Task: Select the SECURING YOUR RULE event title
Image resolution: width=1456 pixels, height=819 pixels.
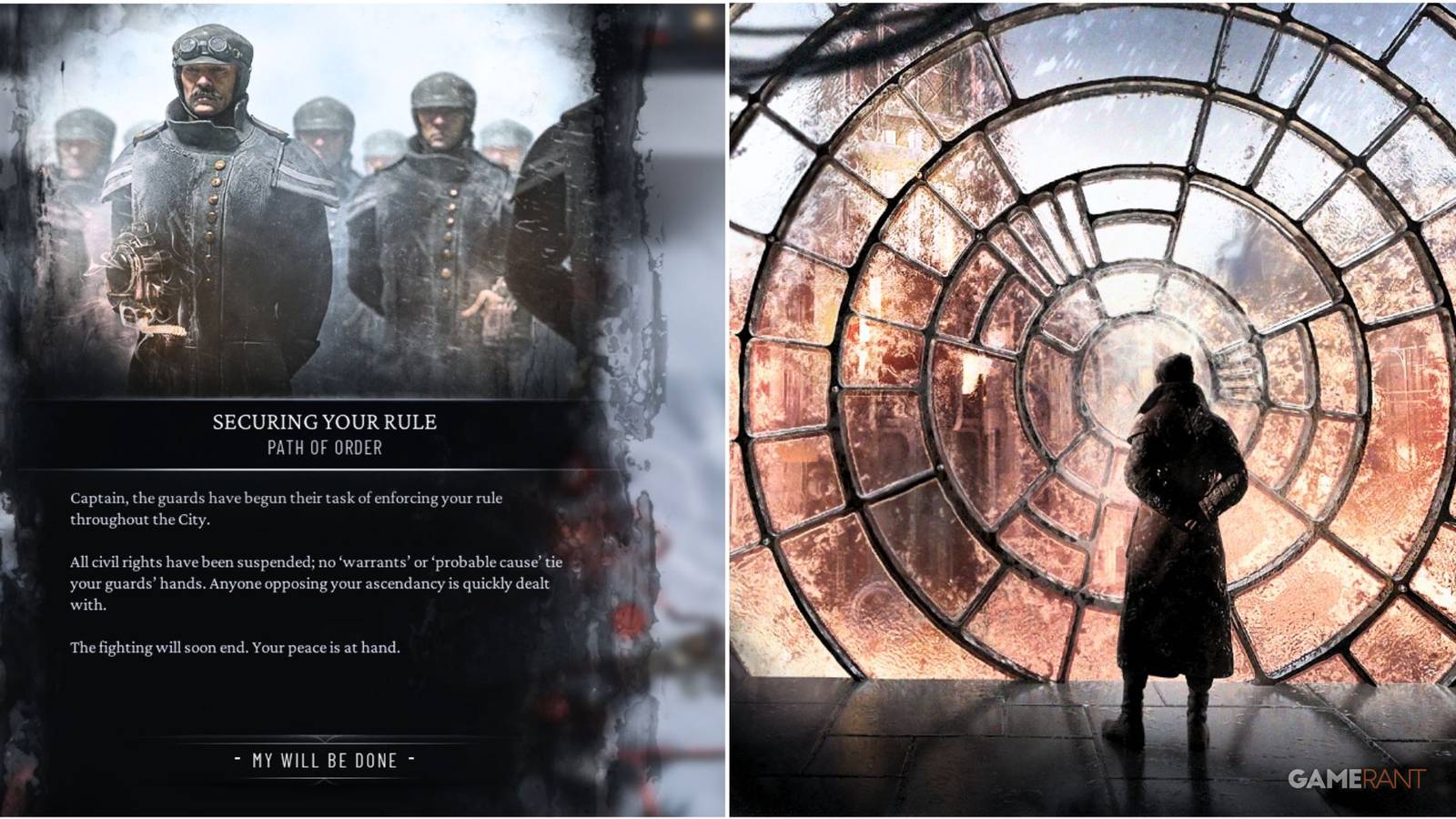Action: point(324,422)
